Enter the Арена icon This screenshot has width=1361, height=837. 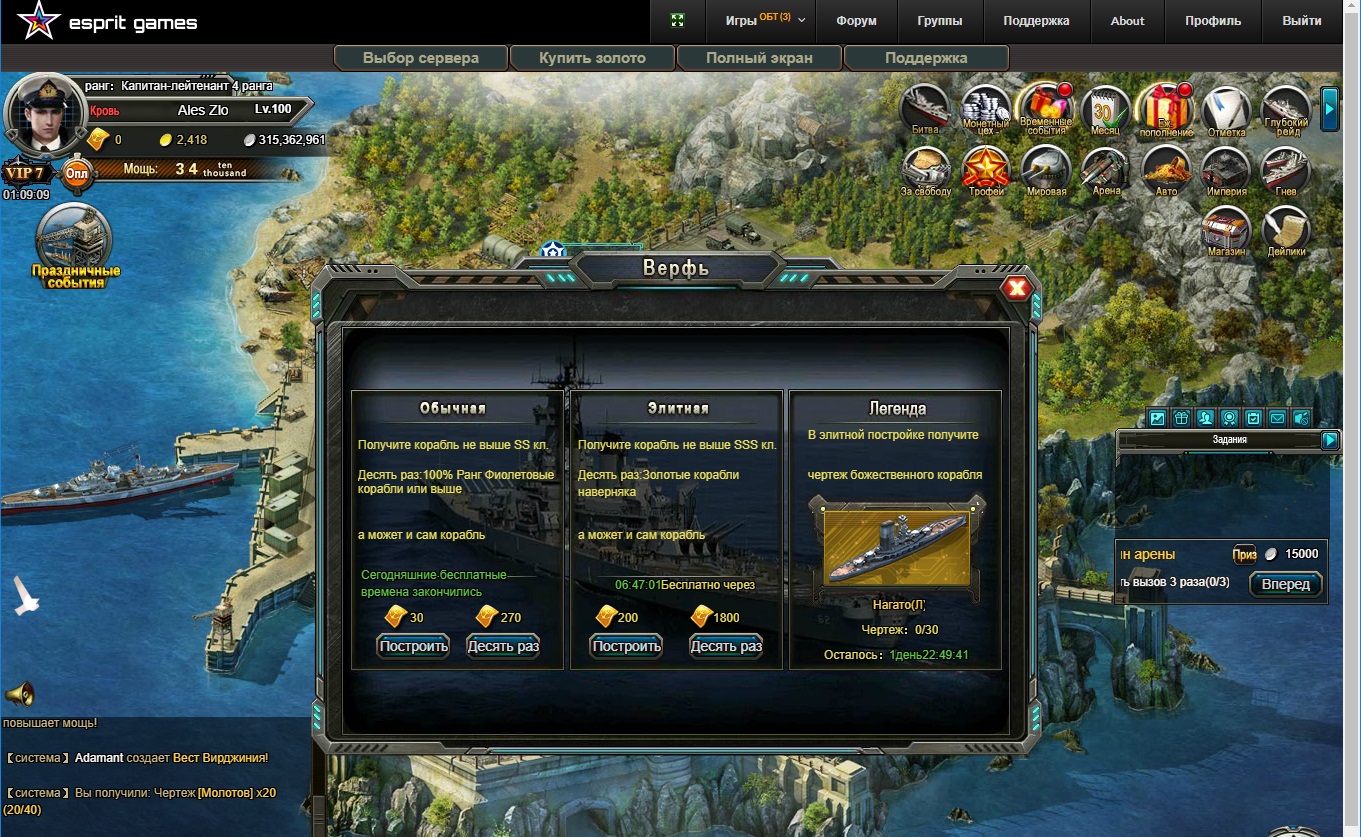(1106, 170)
